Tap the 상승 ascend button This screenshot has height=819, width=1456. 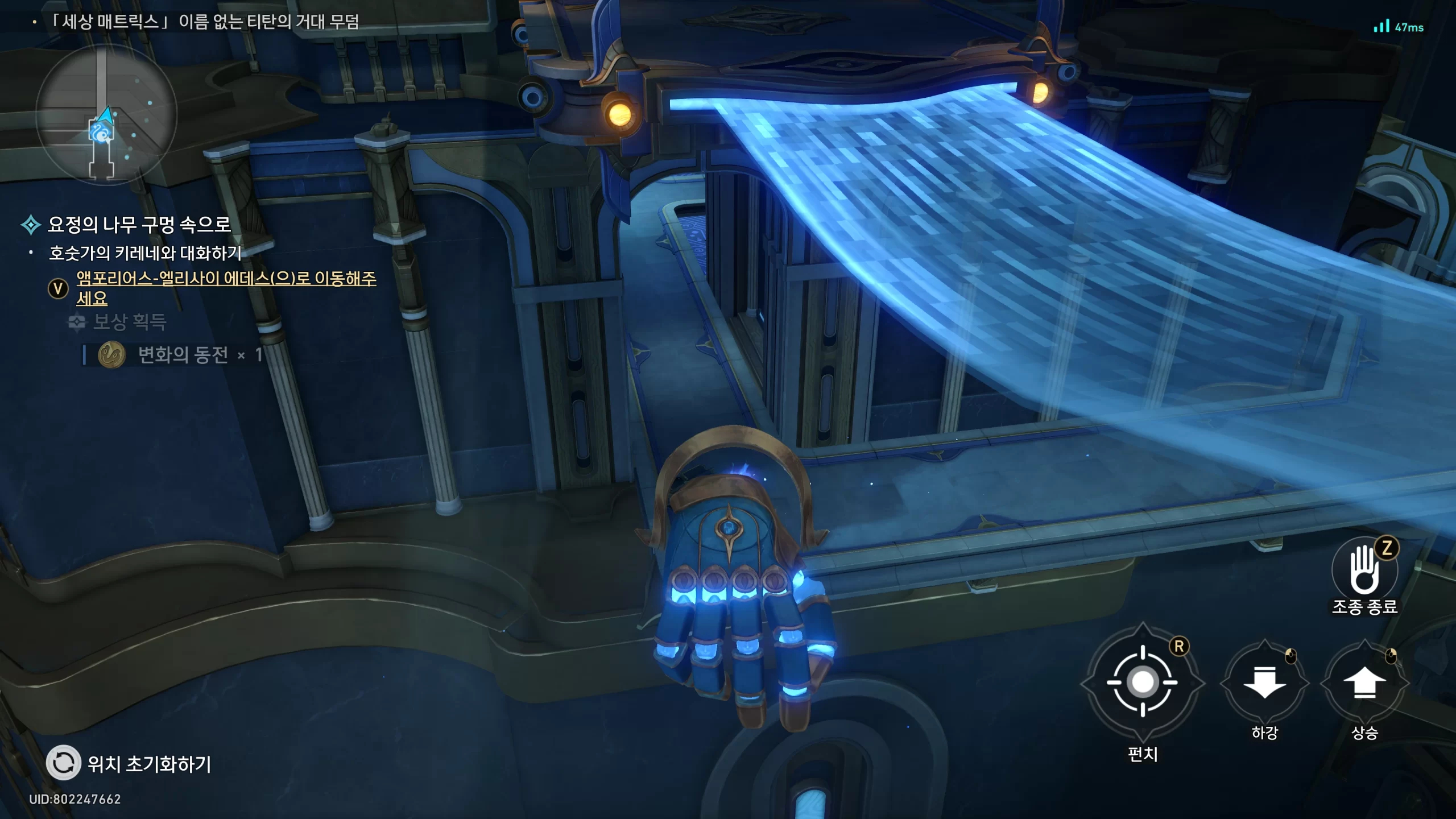click(1364, 683)
